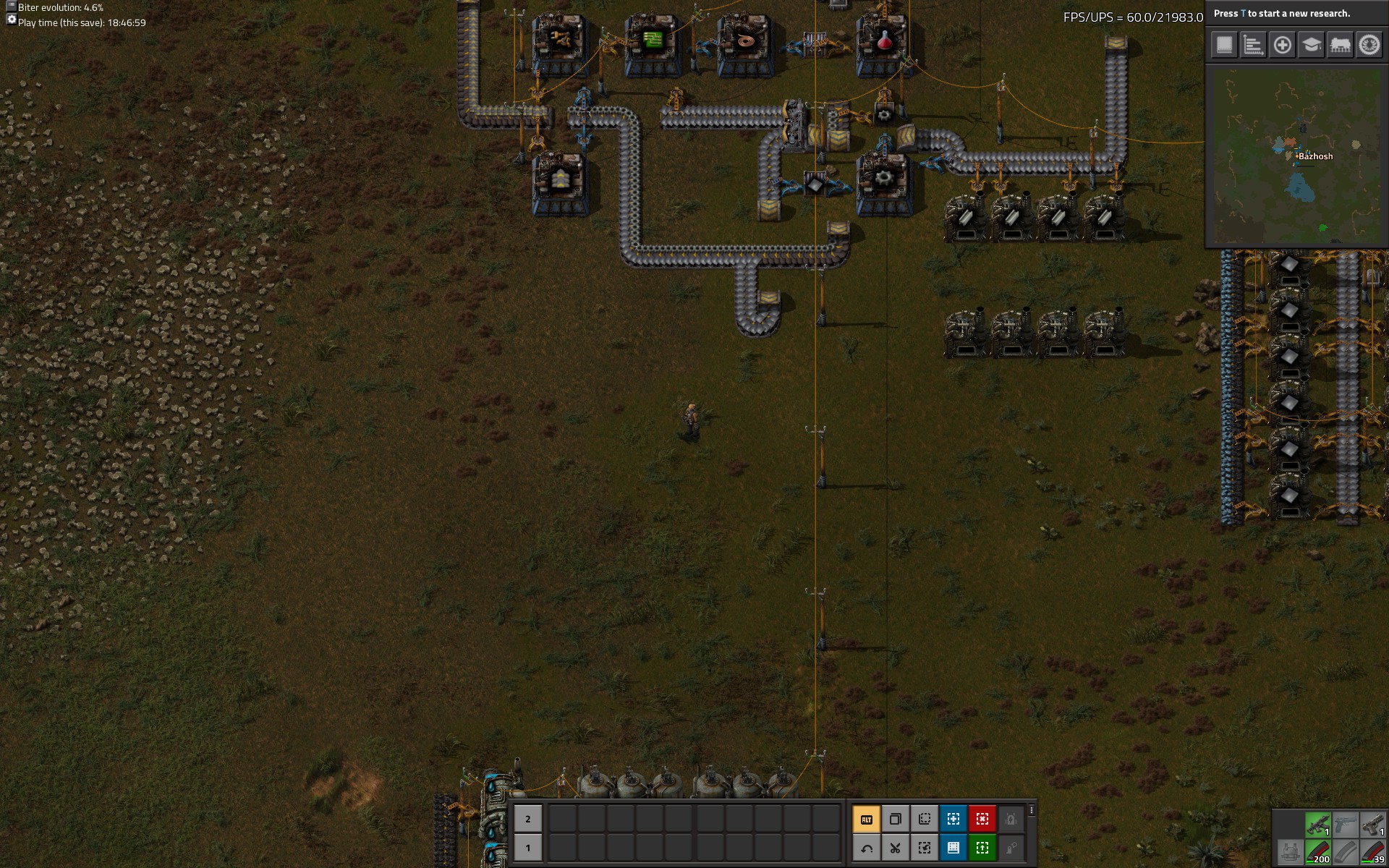
Task: Open the minimap
Action: point(1295,156)
